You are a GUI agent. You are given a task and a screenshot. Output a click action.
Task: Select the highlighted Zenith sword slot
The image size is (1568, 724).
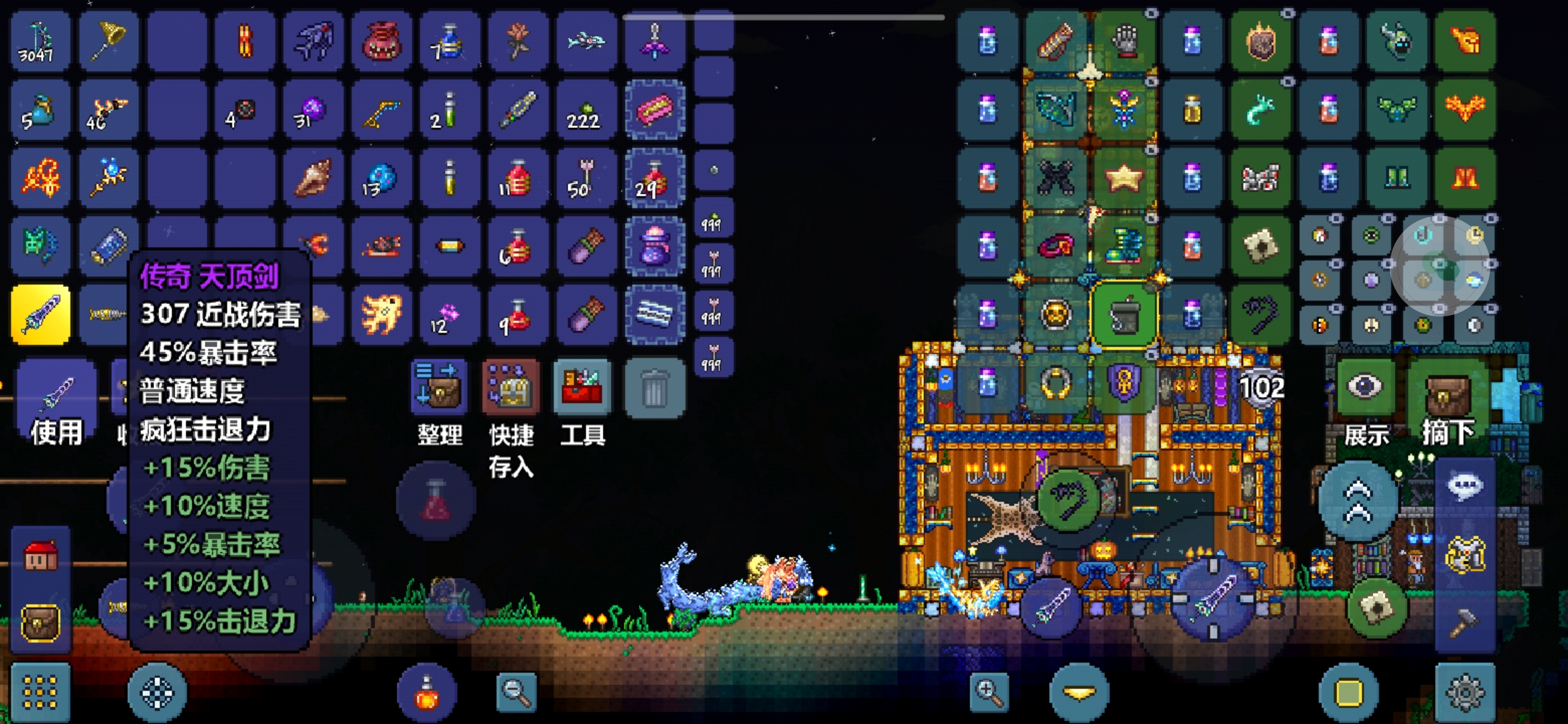point(41,314)
